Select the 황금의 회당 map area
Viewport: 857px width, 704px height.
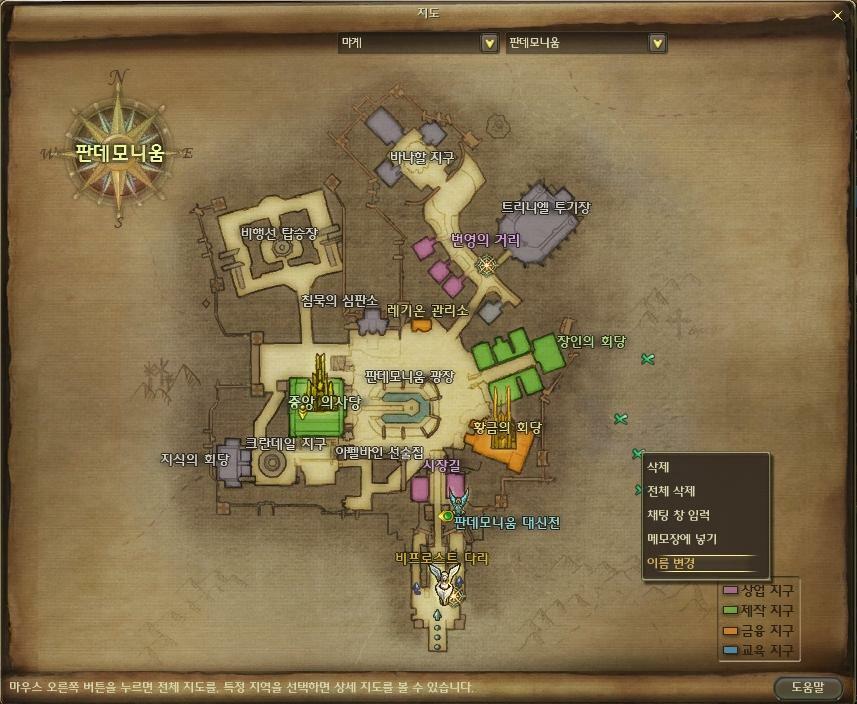pos(507,428)
